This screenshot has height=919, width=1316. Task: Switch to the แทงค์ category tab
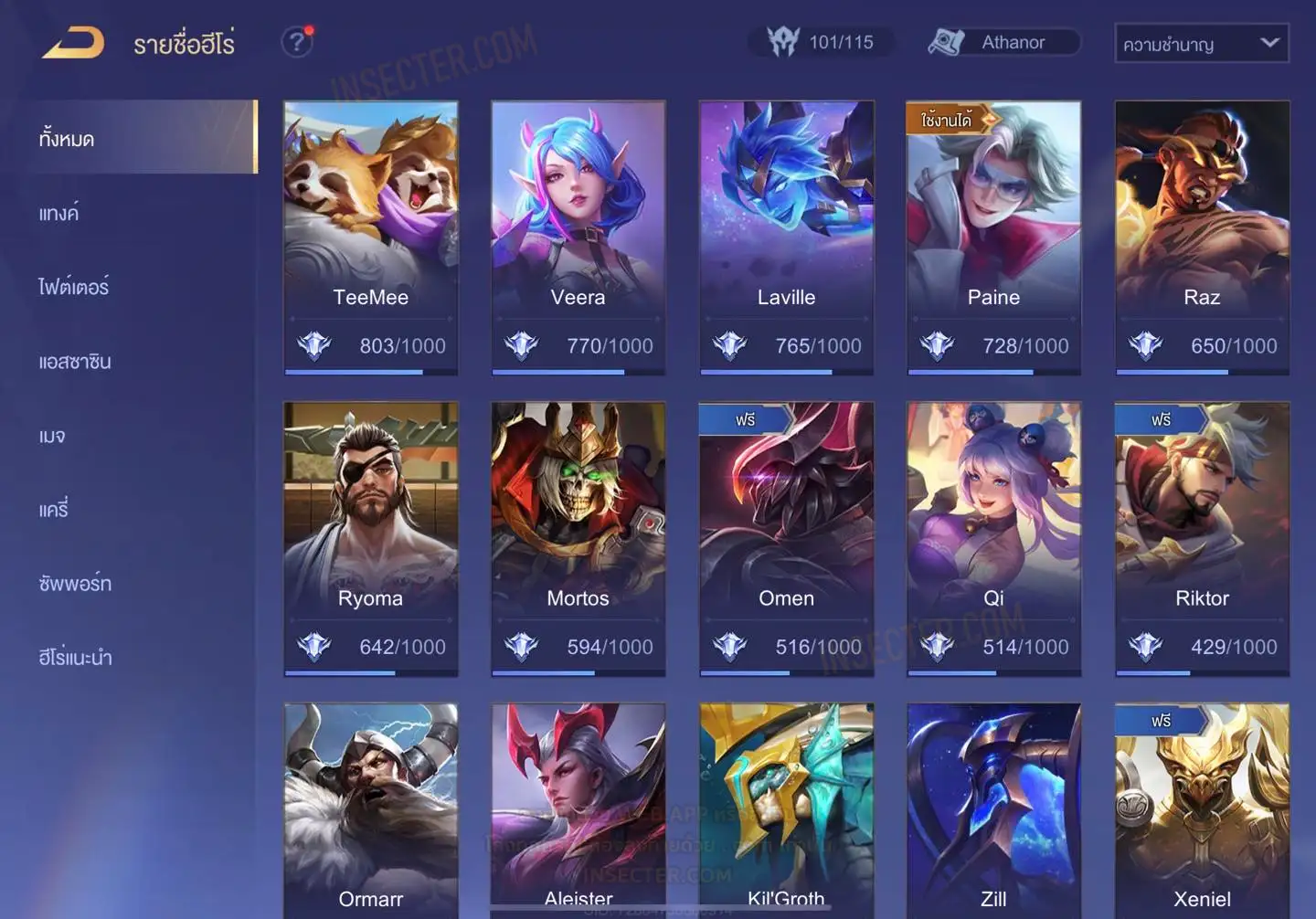coord(58,213)
